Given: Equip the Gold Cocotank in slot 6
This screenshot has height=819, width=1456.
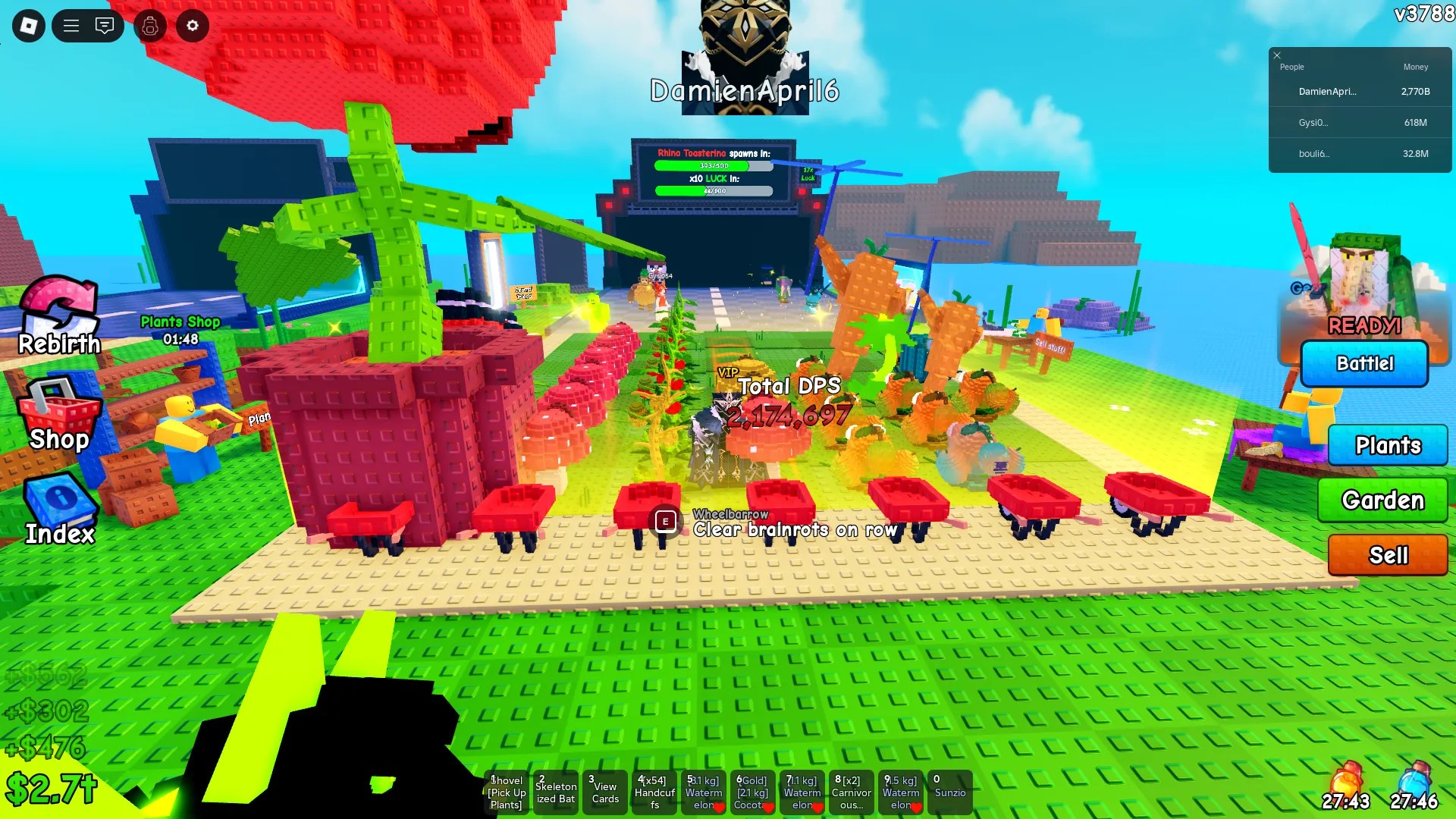Looking at the screenshot, I should tap(752, 792).
